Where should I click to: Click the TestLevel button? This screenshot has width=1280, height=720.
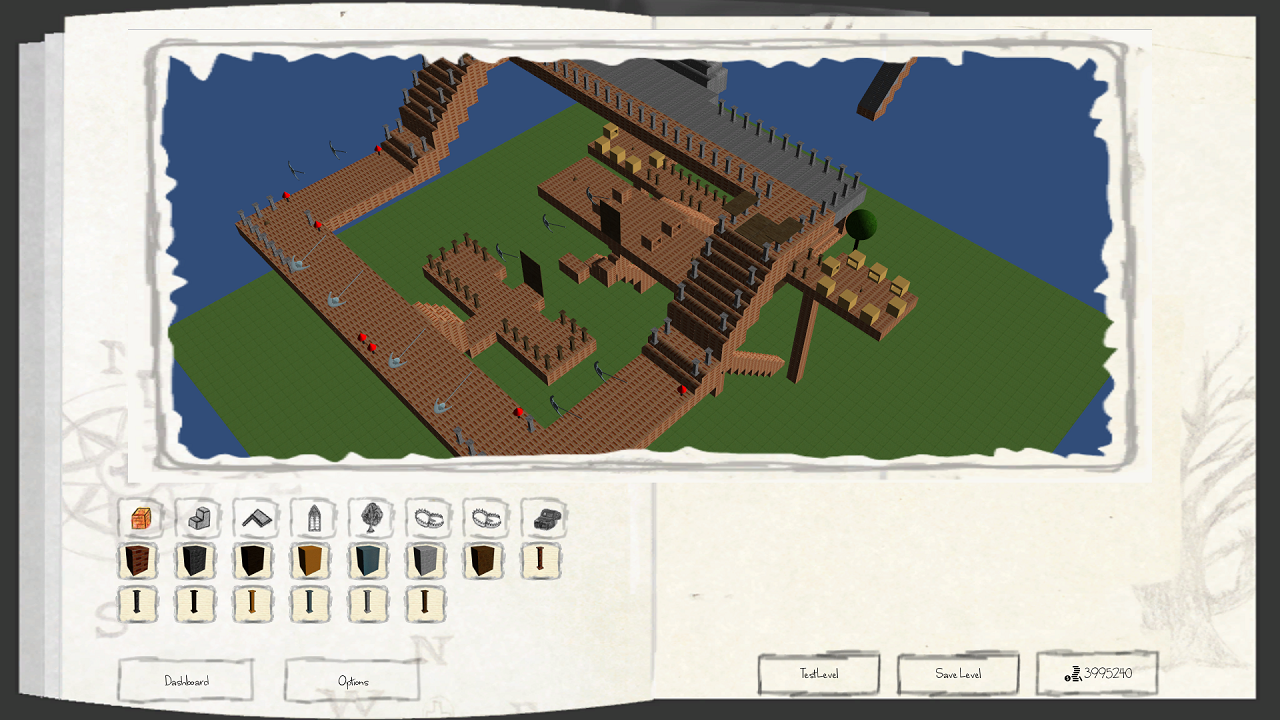pos(819,674)
